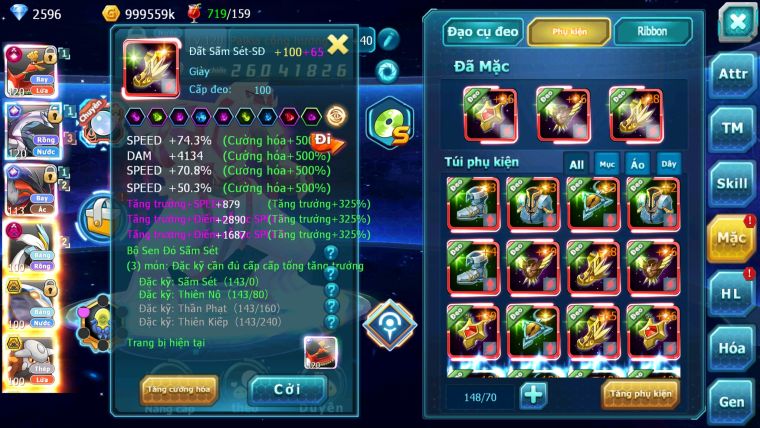Close the item detail popup

point(338,44)
